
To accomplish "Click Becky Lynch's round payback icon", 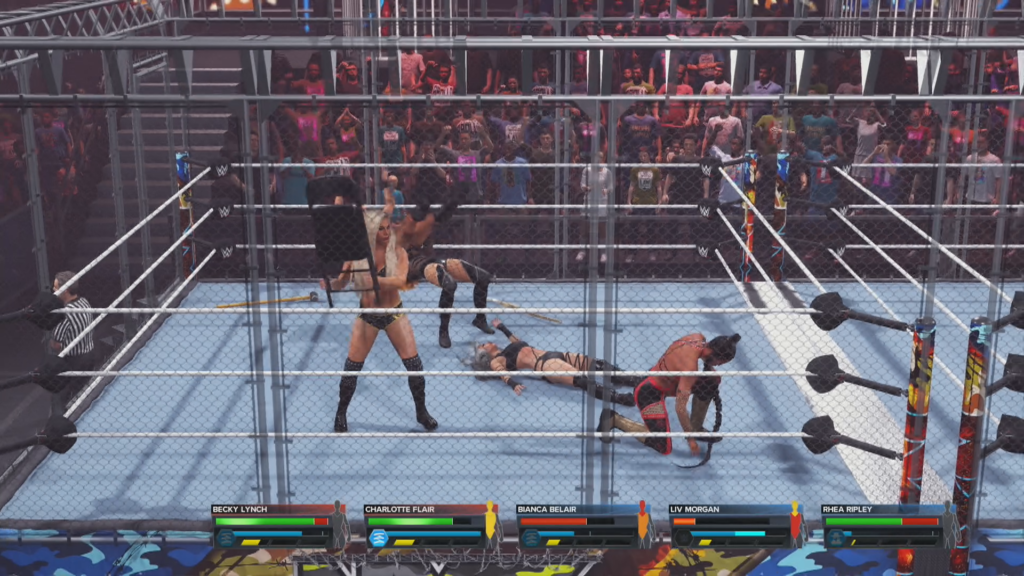I will tap(226, 538).
